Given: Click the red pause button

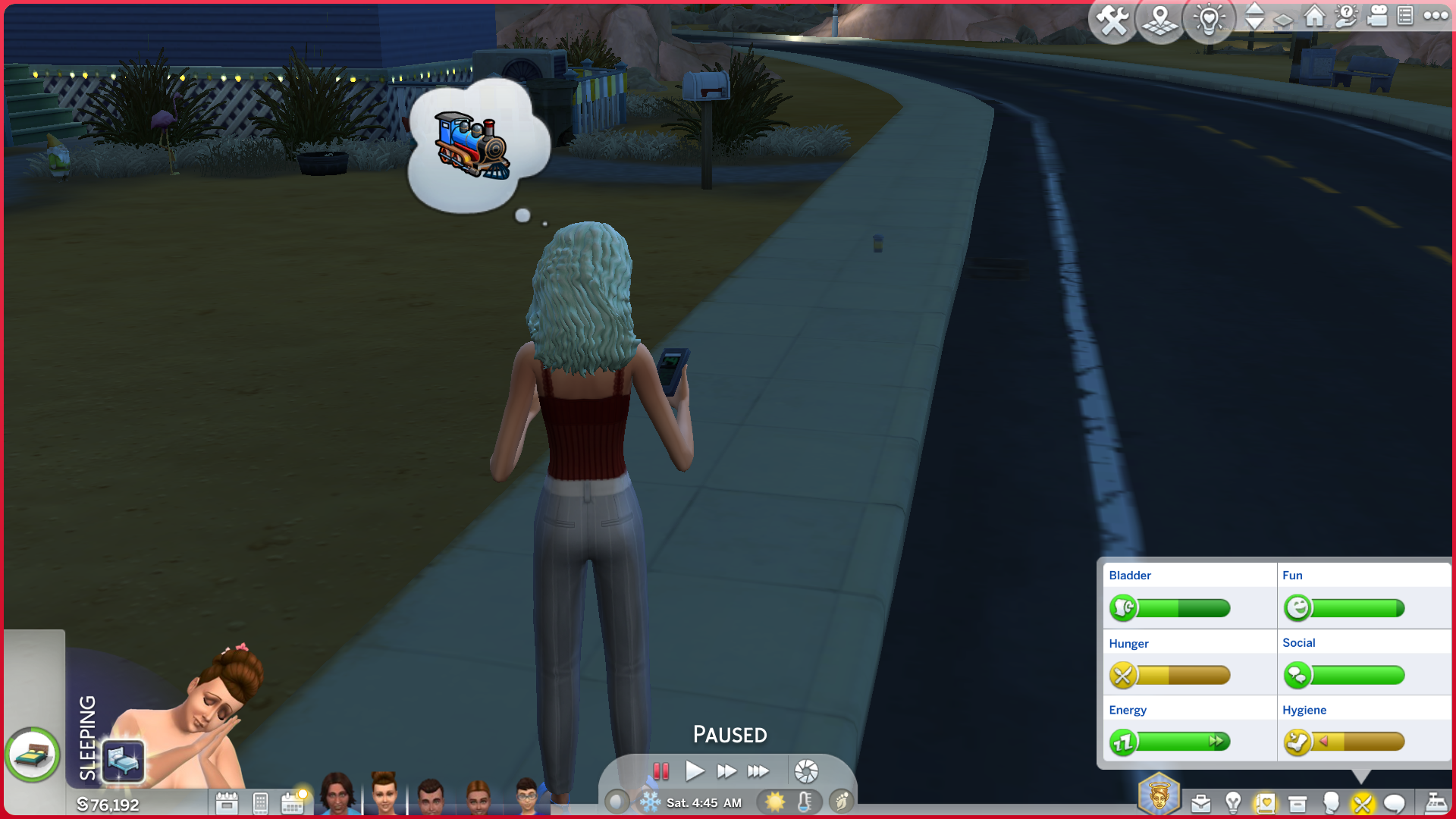Looking at the screenshot, I should pyautogui.click(x=661, y=771).
